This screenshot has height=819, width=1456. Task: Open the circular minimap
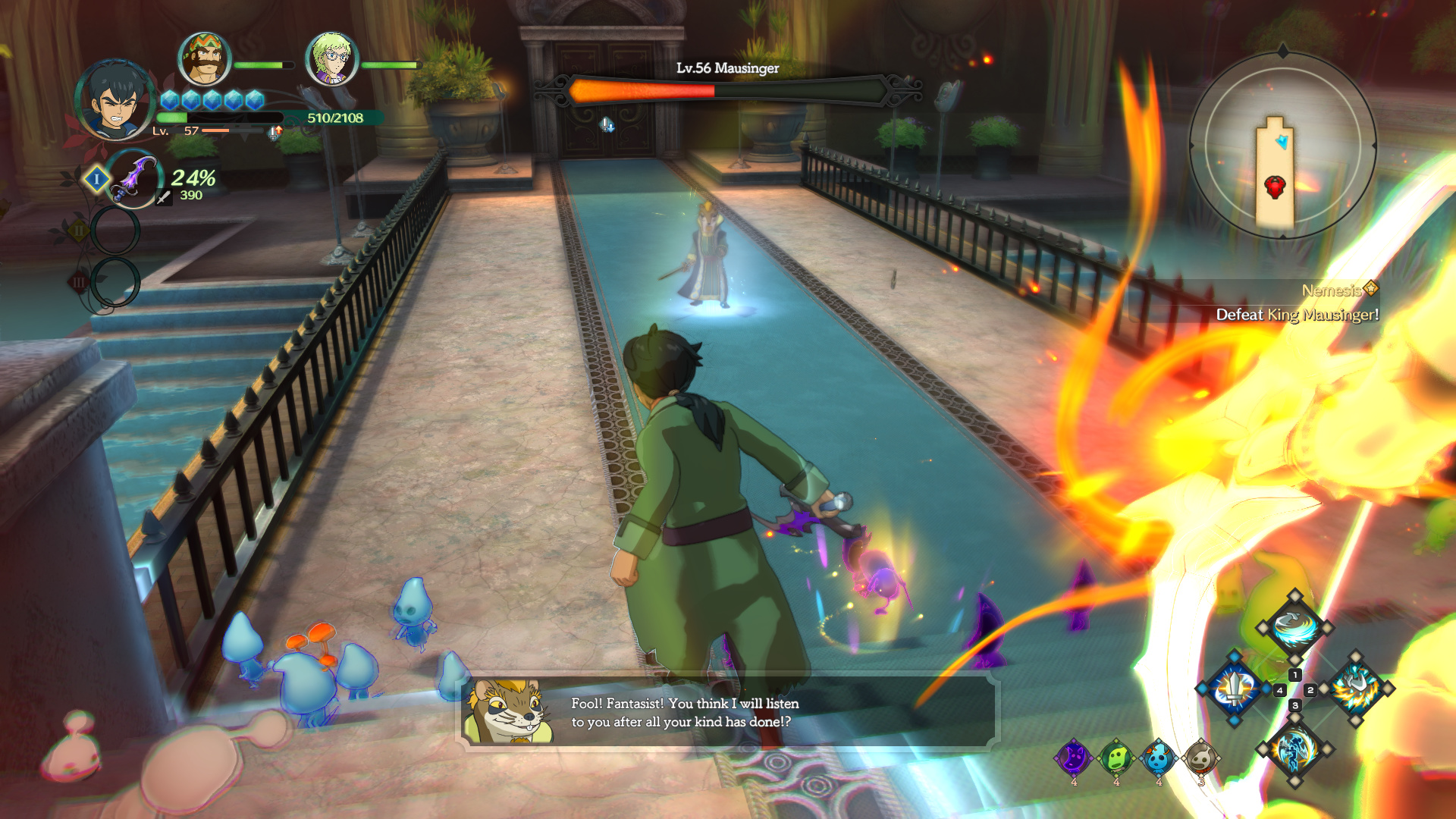click(x=1282, y=145)
